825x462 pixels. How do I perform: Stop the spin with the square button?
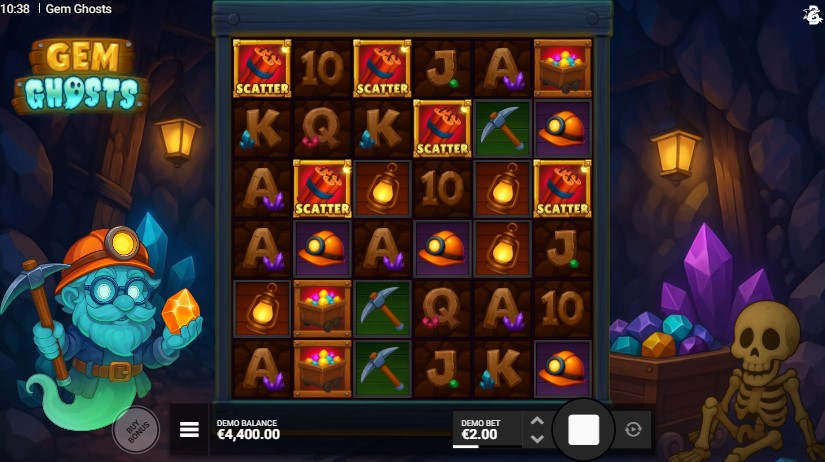tap(583, 430)
